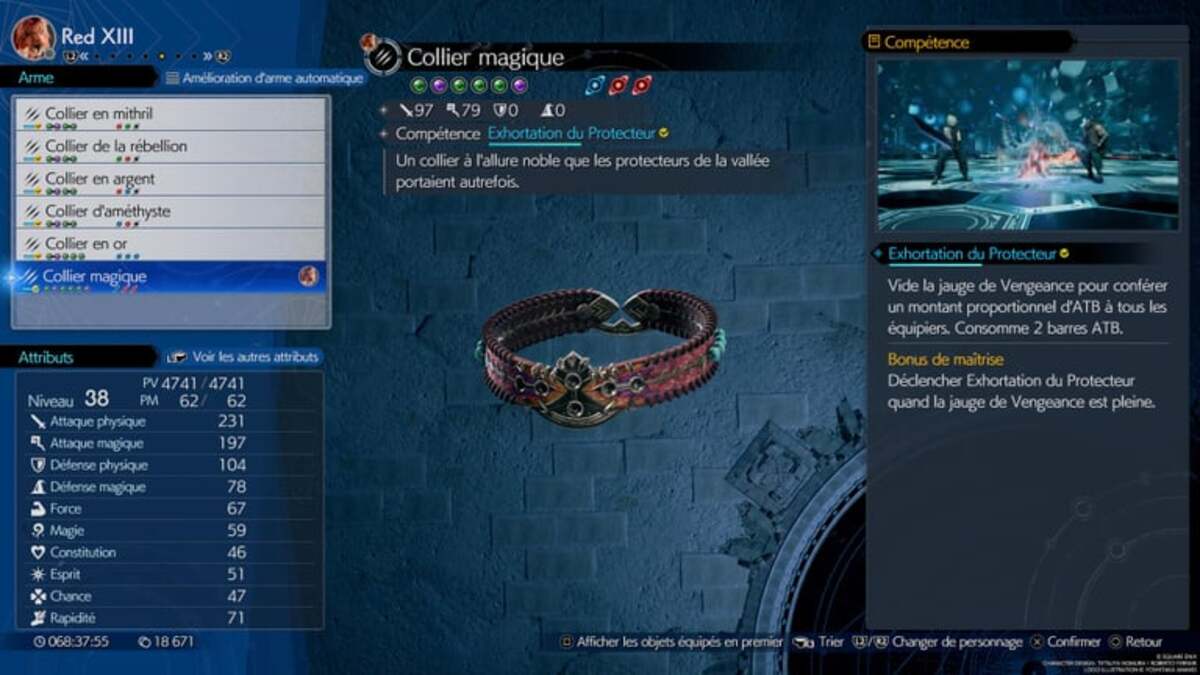This screenshot has width=1200, height=675.
Task: Choose Collier de la rébellion from list
Action: (170, 147)
